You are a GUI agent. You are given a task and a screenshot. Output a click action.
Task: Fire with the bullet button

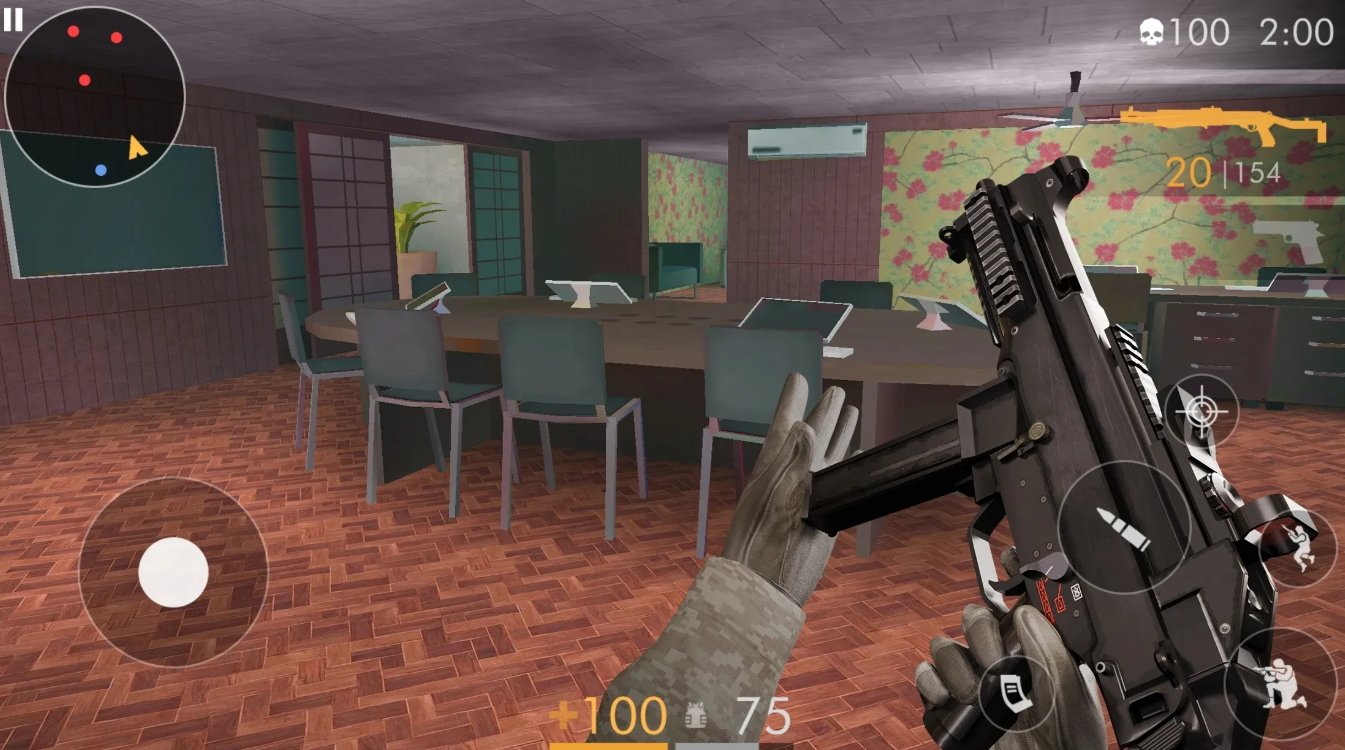[x=1123, y=527]
